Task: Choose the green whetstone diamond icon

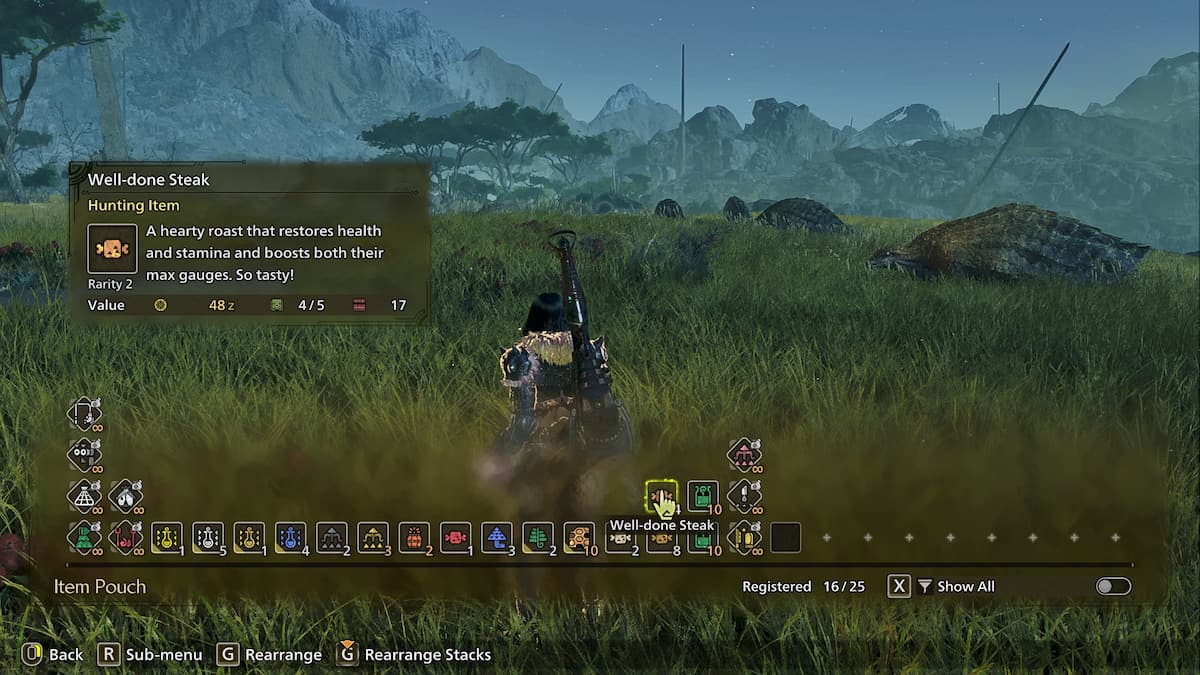Action: point(84,538)
